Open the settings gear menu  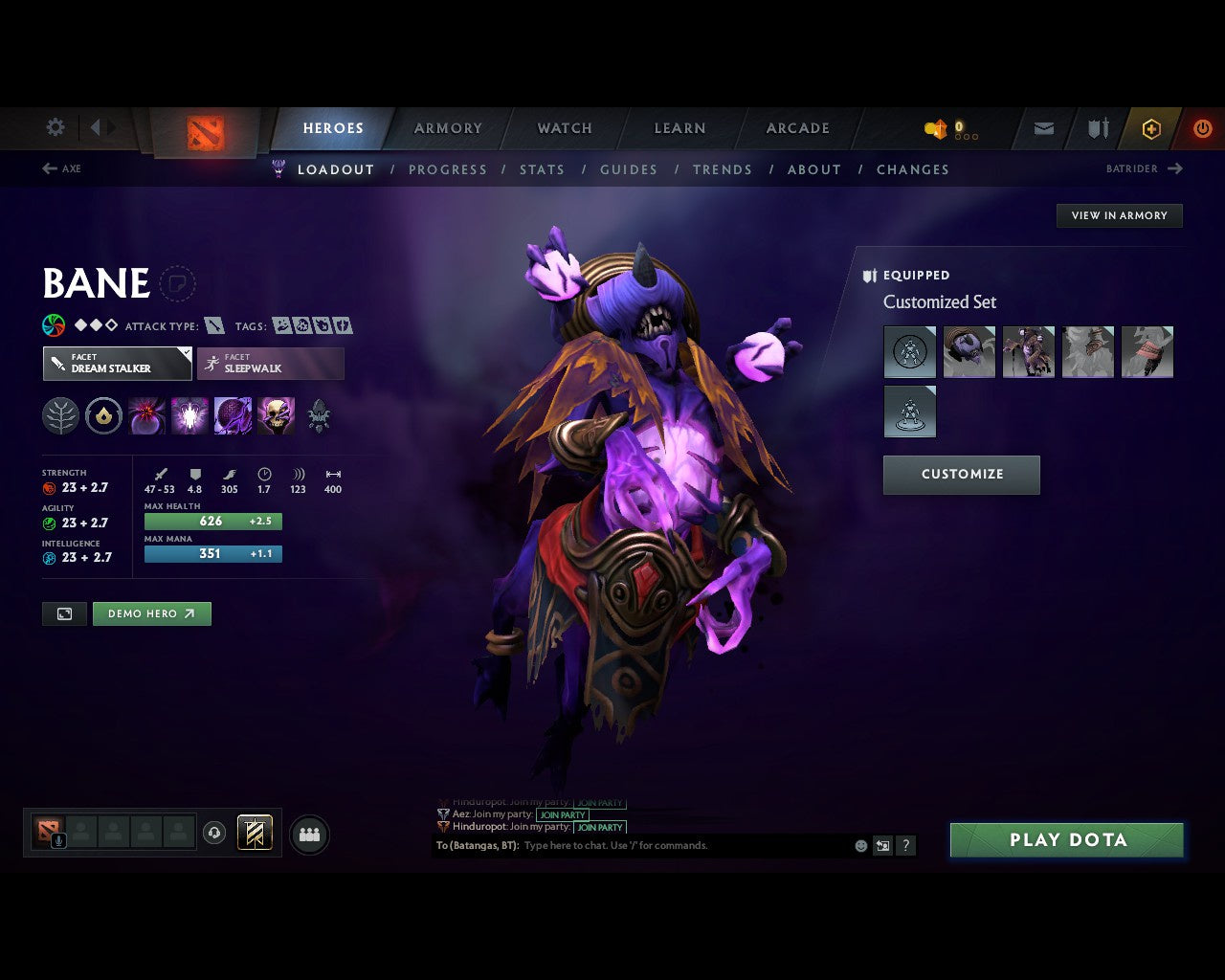[x=55, y=127]
